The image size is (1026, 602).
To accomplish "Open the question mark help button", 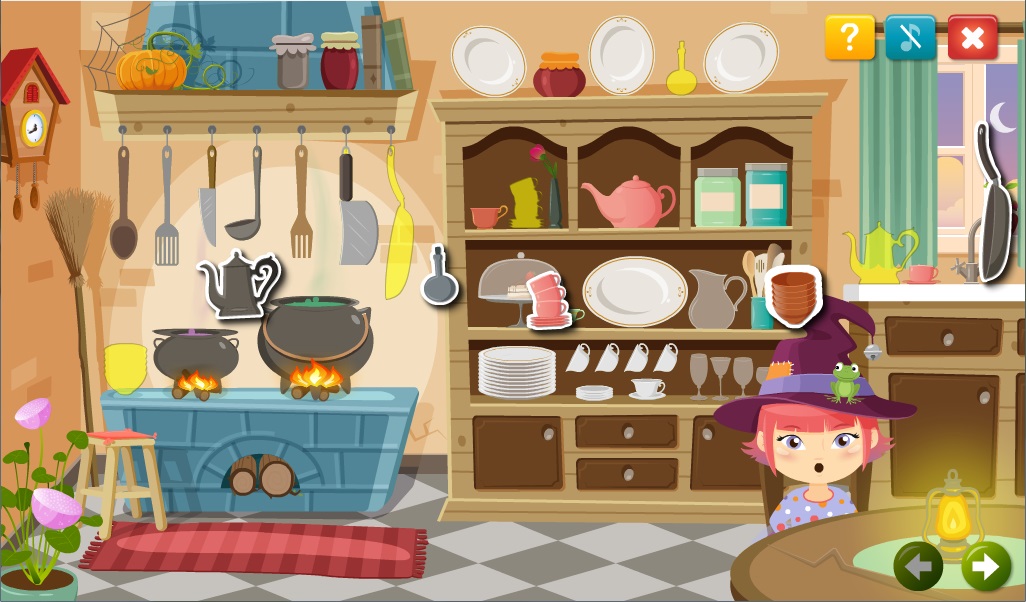I will point(849,38).
